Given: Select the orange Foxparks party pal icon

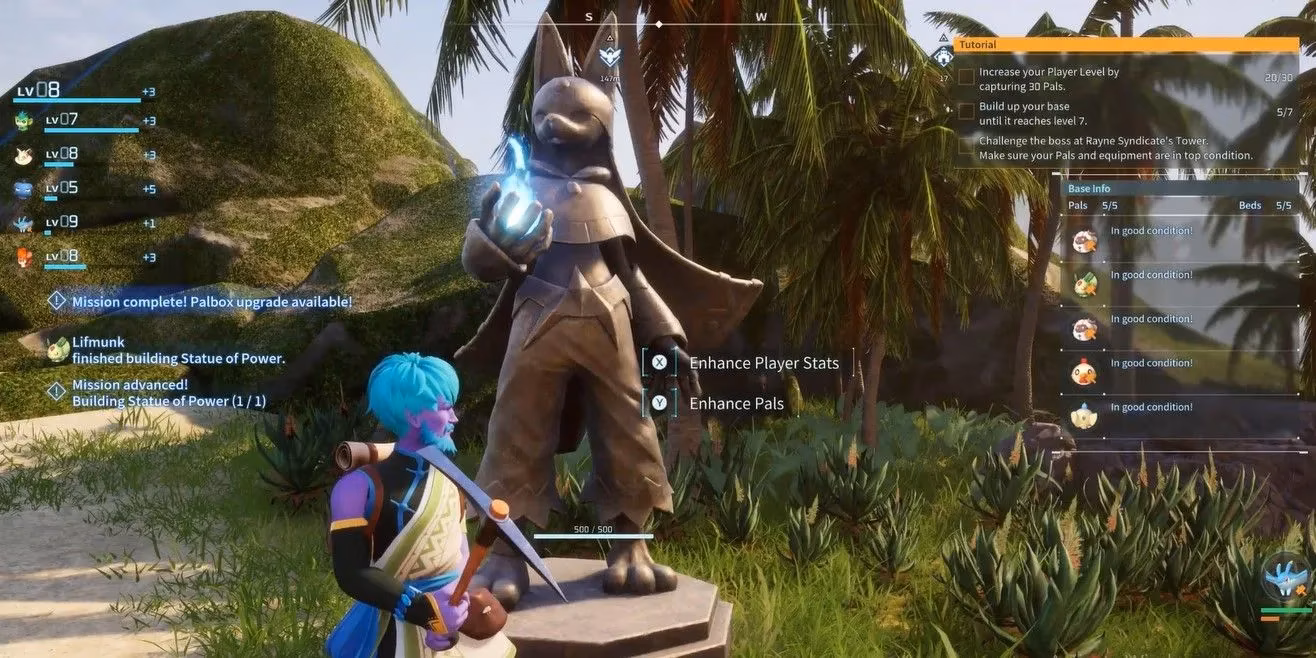Looking at the screenshot, I should tap(24, 257).
